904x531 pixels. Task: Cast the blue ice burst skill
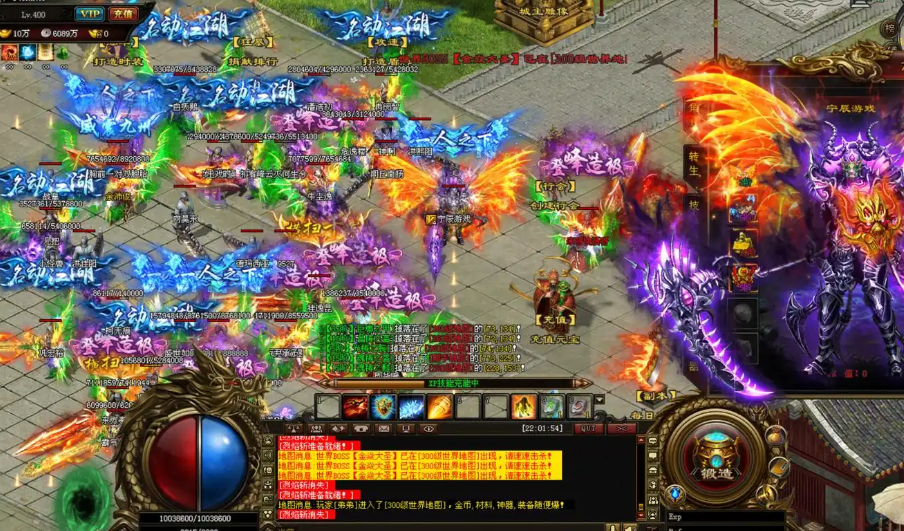411,407
